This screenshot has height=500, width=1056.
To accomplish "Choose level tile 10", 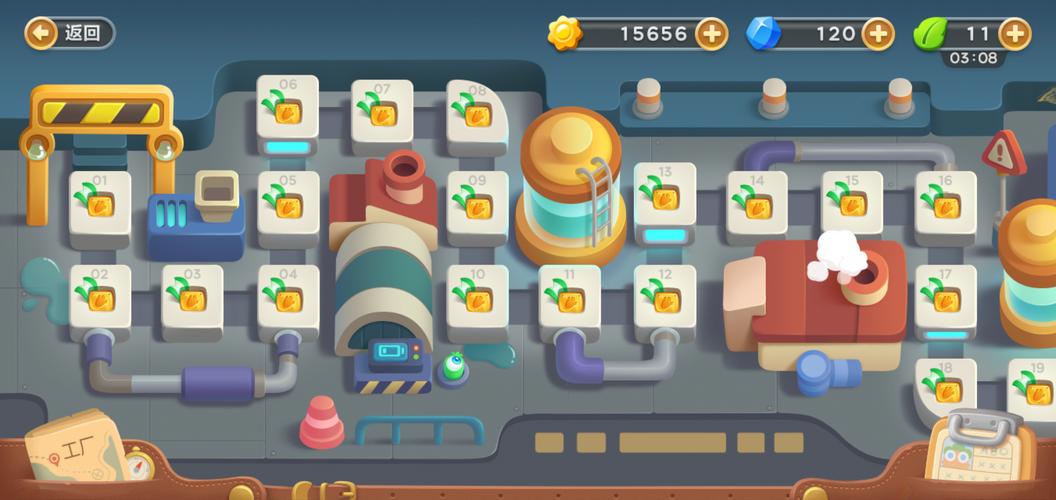I will point(477,298).
